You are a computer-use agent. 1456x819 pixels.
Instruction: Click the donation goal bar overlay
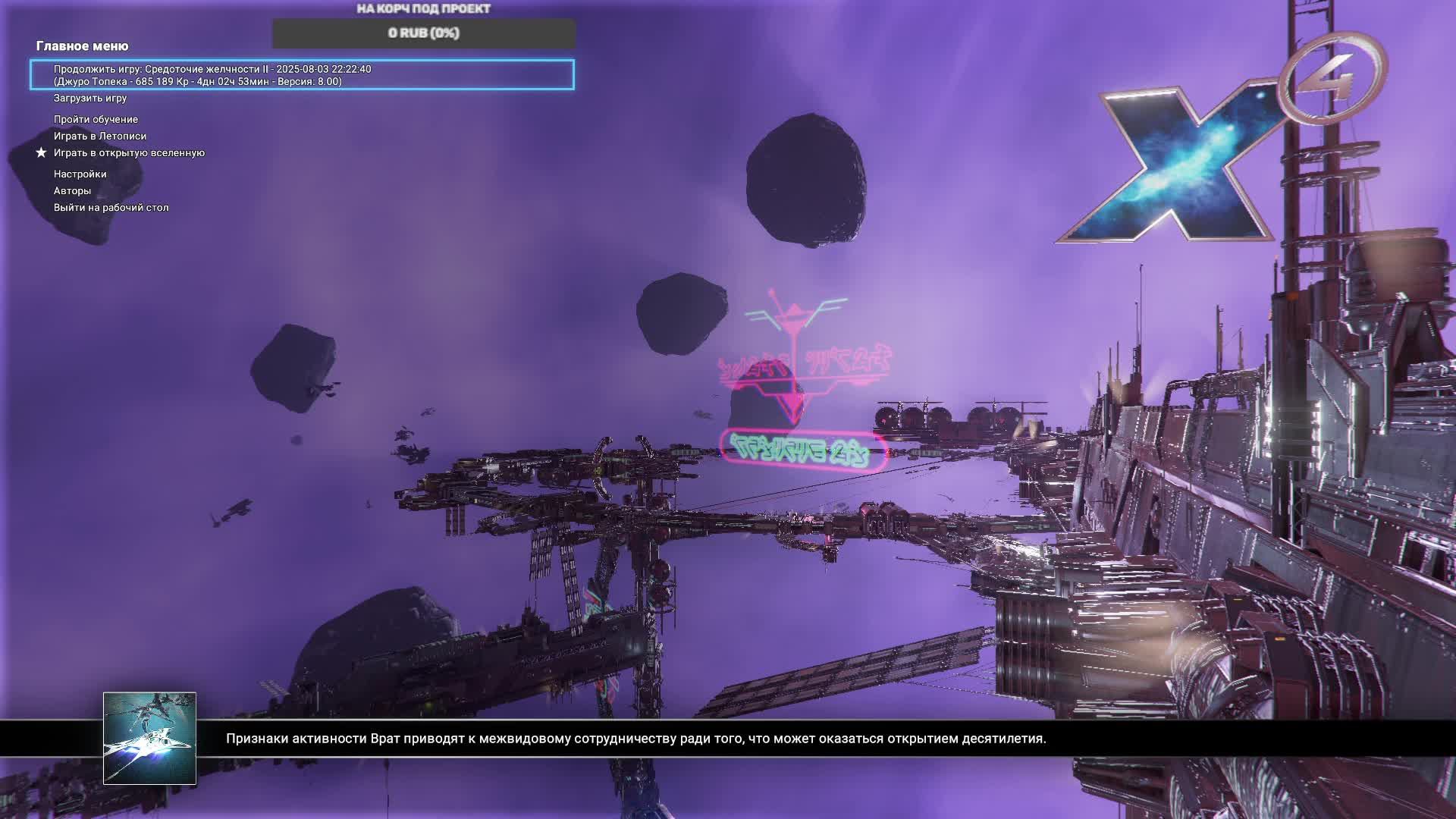pyautogui.click(x=424, y=33)
